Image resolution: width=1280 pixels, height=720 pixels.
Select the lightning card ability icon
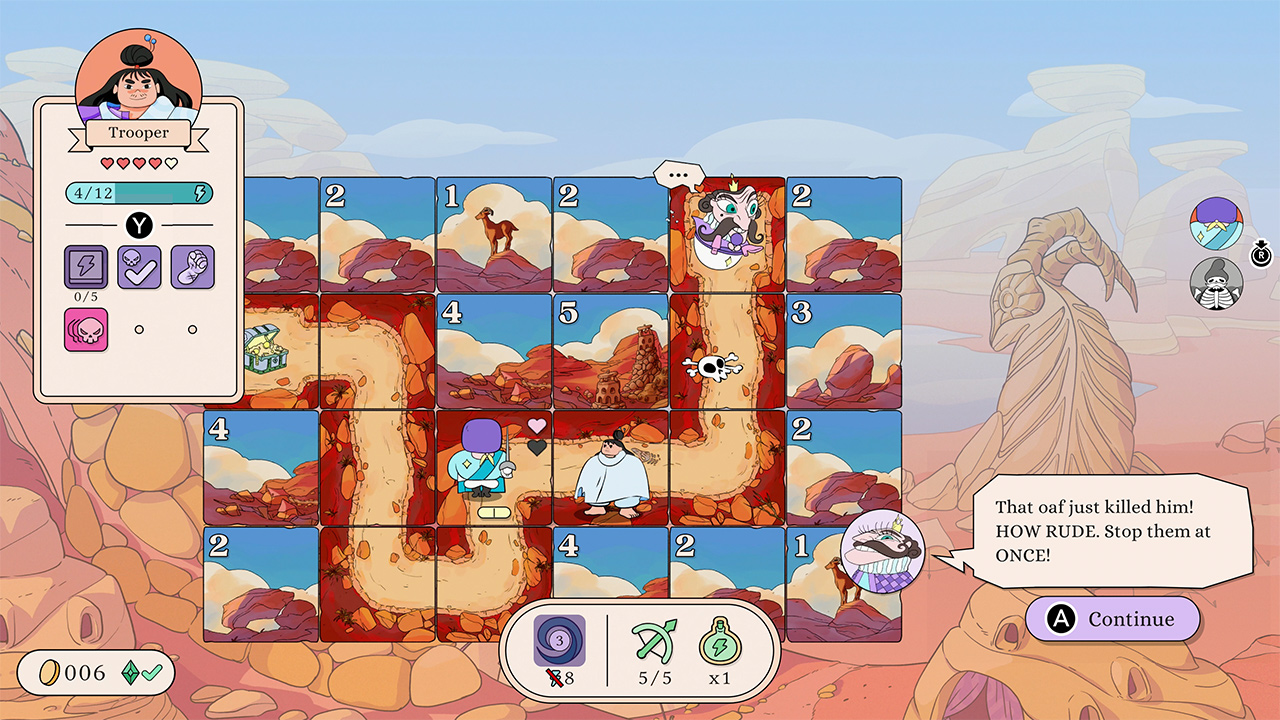(x=88, y=268)
